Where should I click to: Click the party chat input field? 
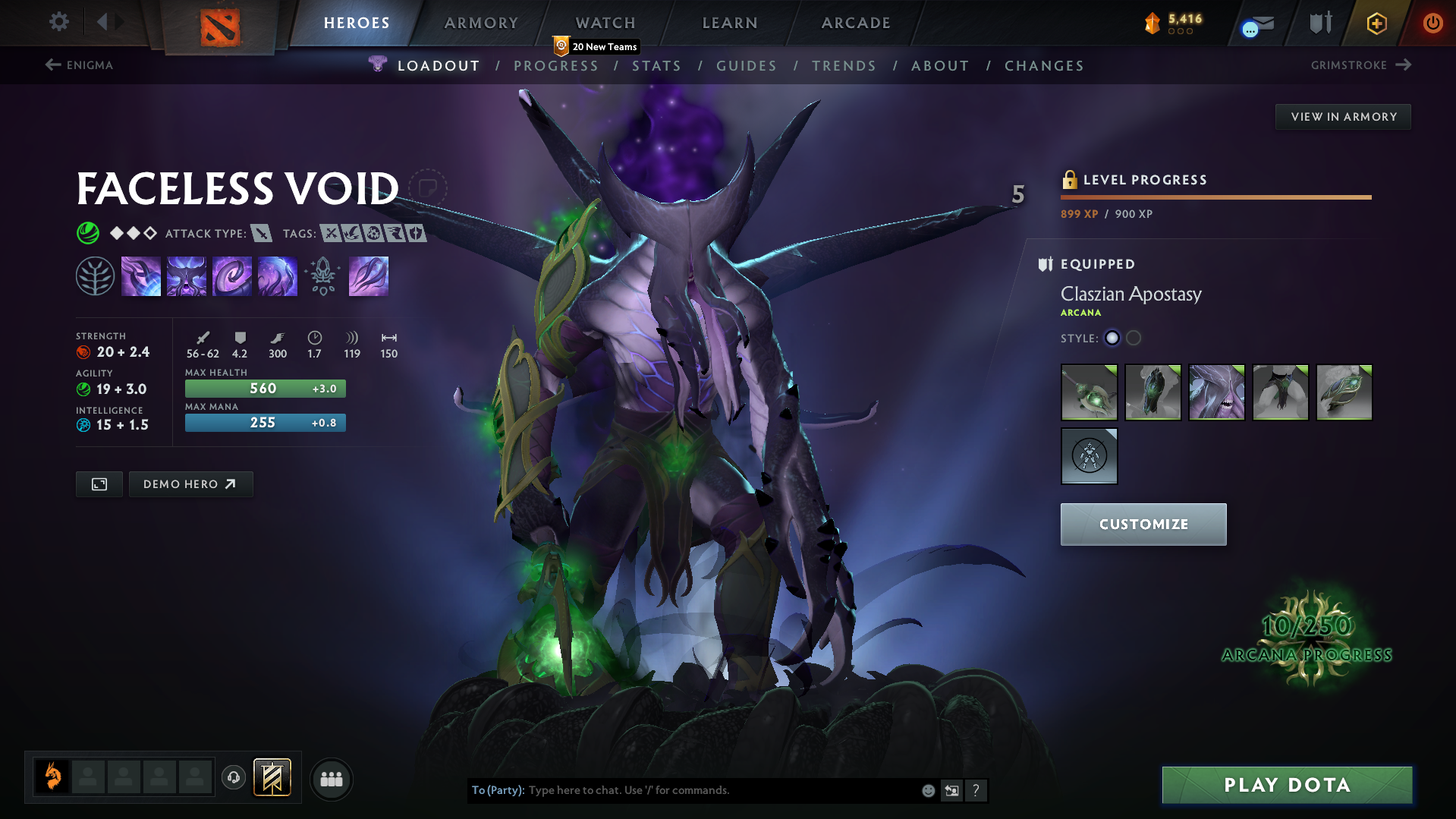pyautogui.click(x=721, y=790)
